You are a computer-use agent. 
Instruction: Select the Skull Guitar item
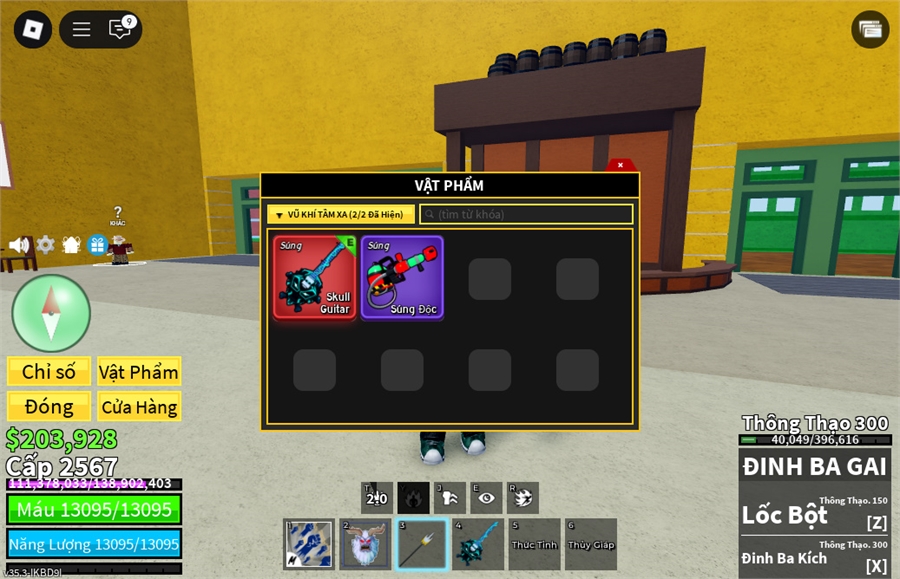[315, 277]
